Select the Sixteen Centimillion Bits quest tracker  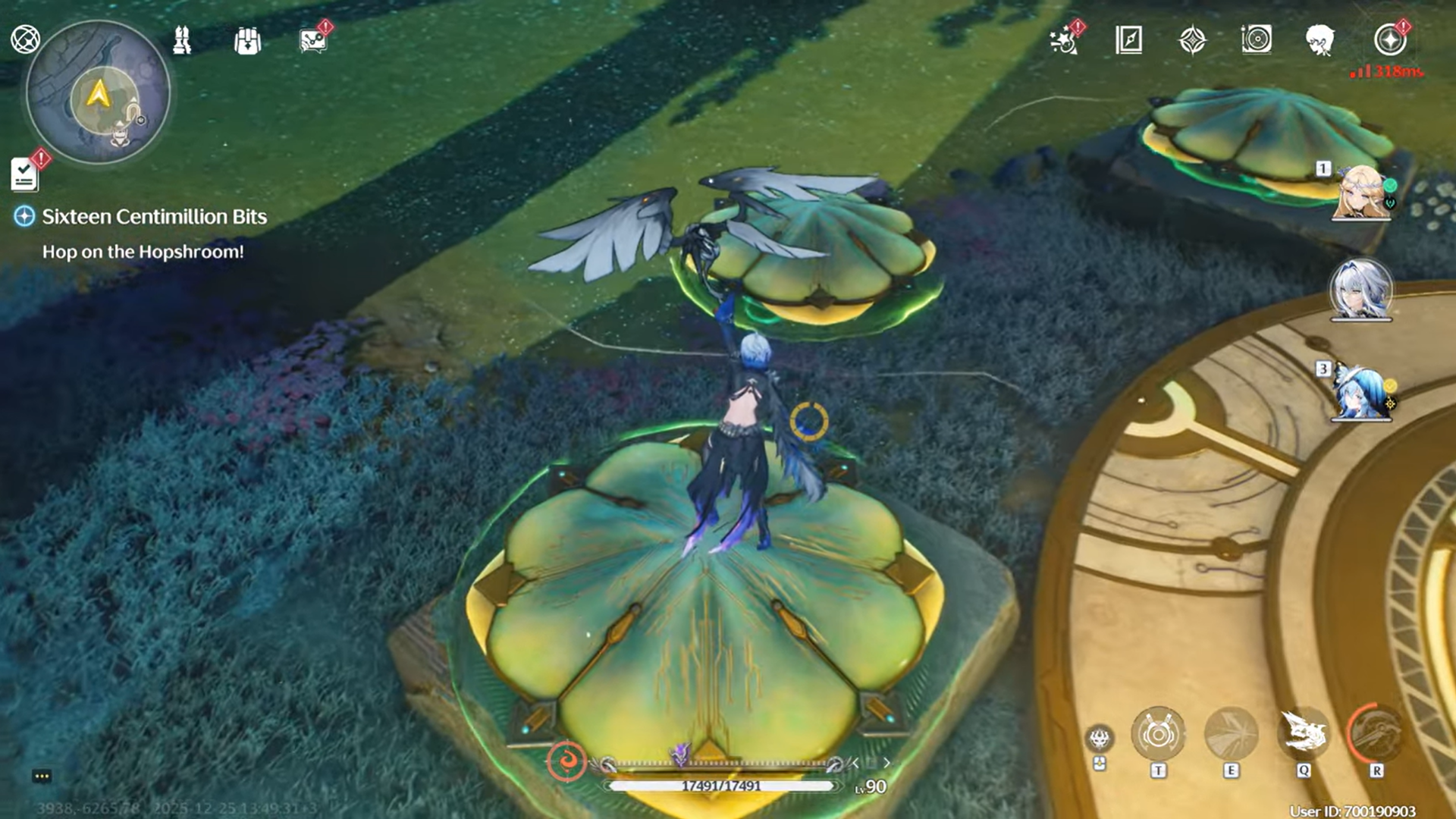pyautogui.click(x=154, y=217)
